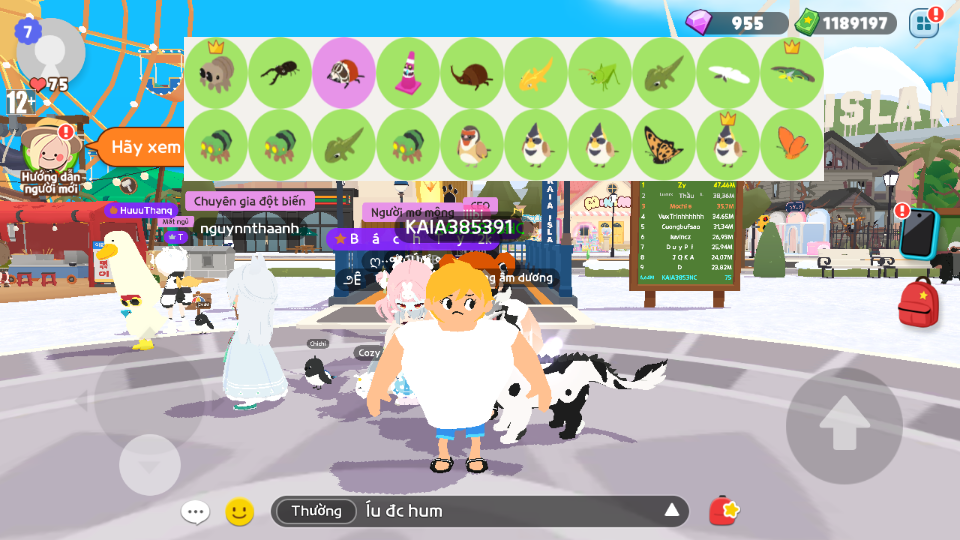Open the smartphone icon

point(919,234)
